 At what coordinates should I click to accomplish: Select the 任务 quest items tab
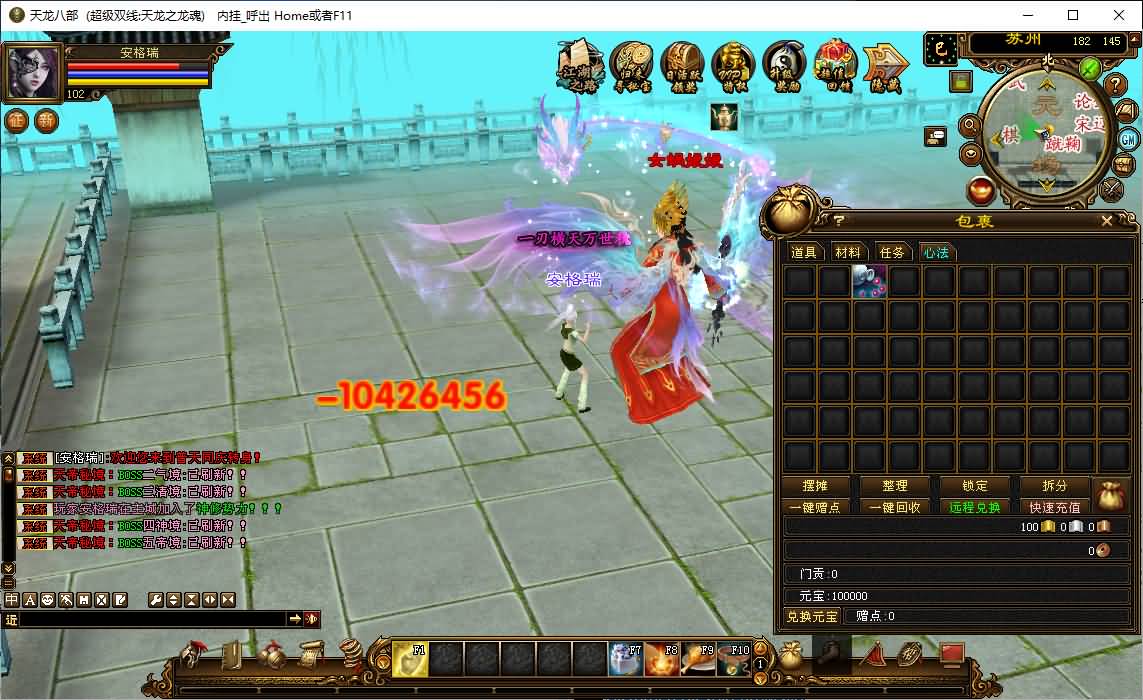pos(892,252)
